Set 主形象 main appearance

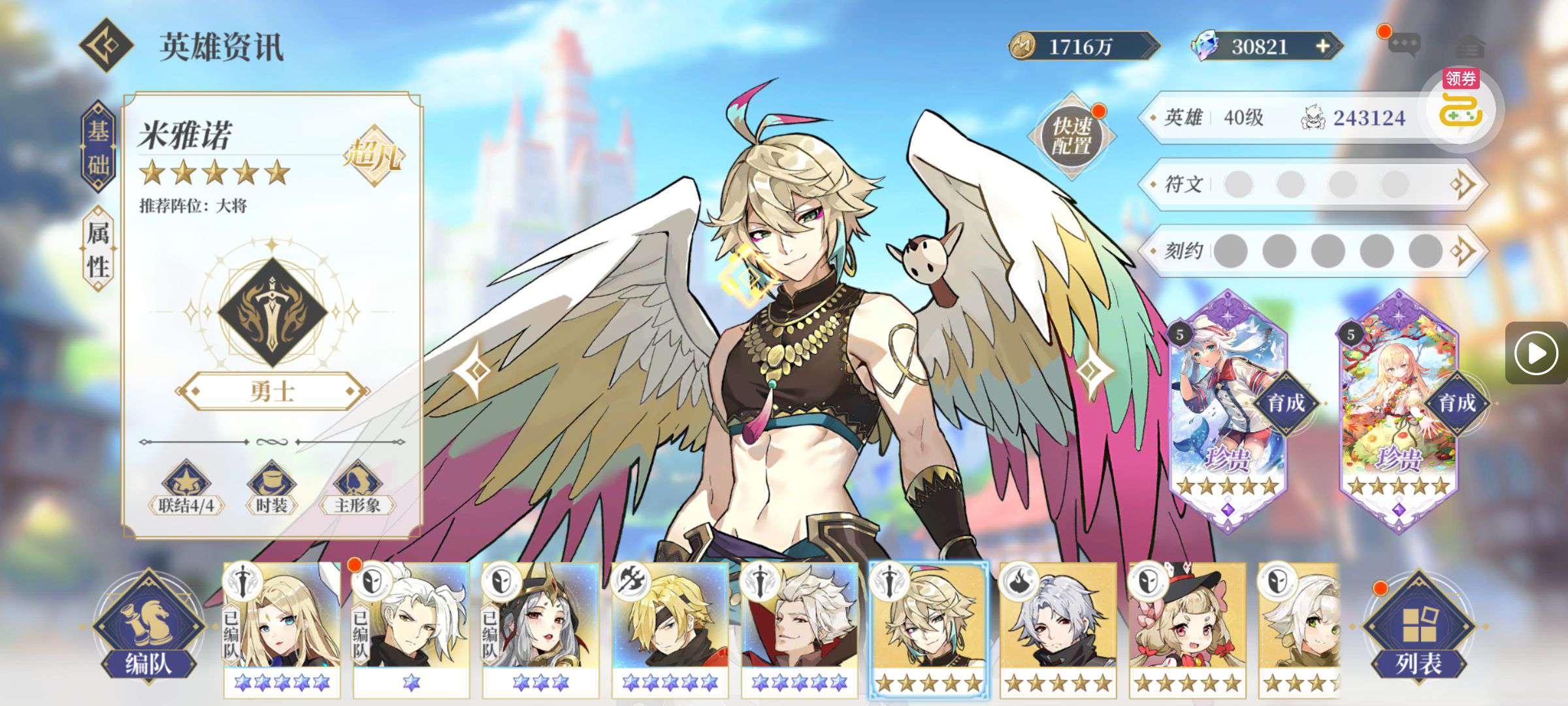pos(357,488)
